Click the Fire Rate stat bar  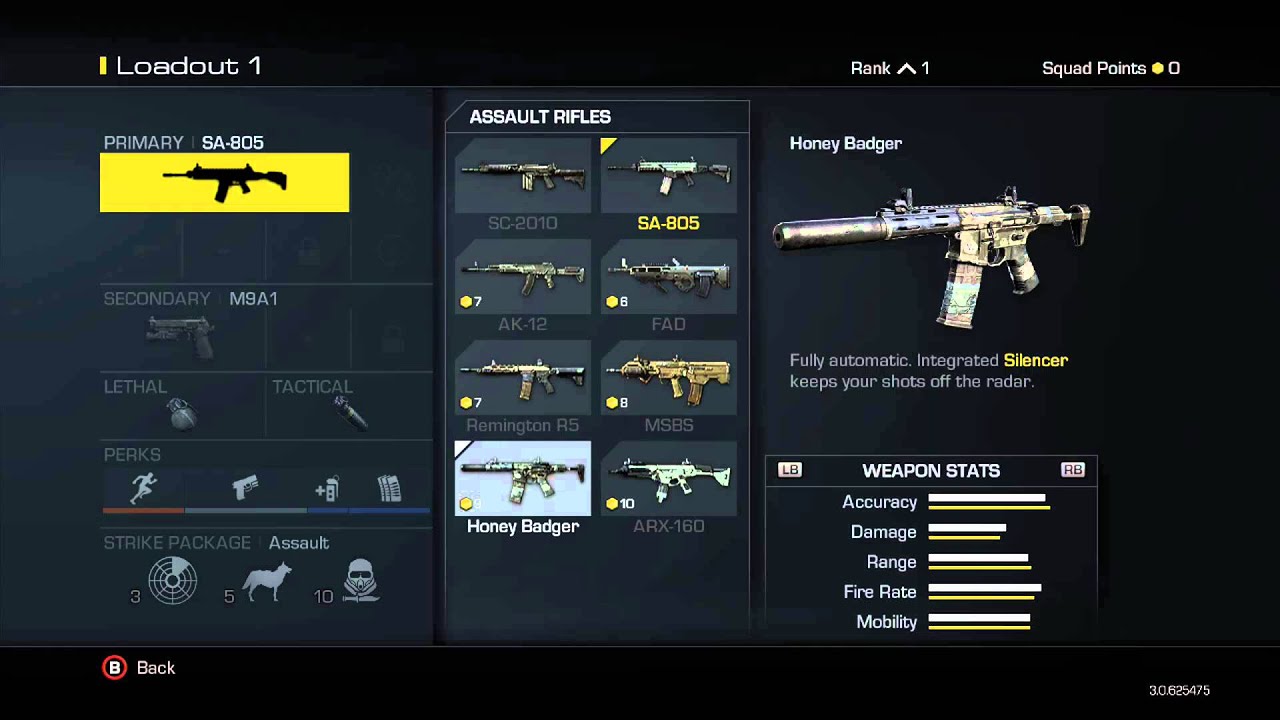click(x=983, y=592)
